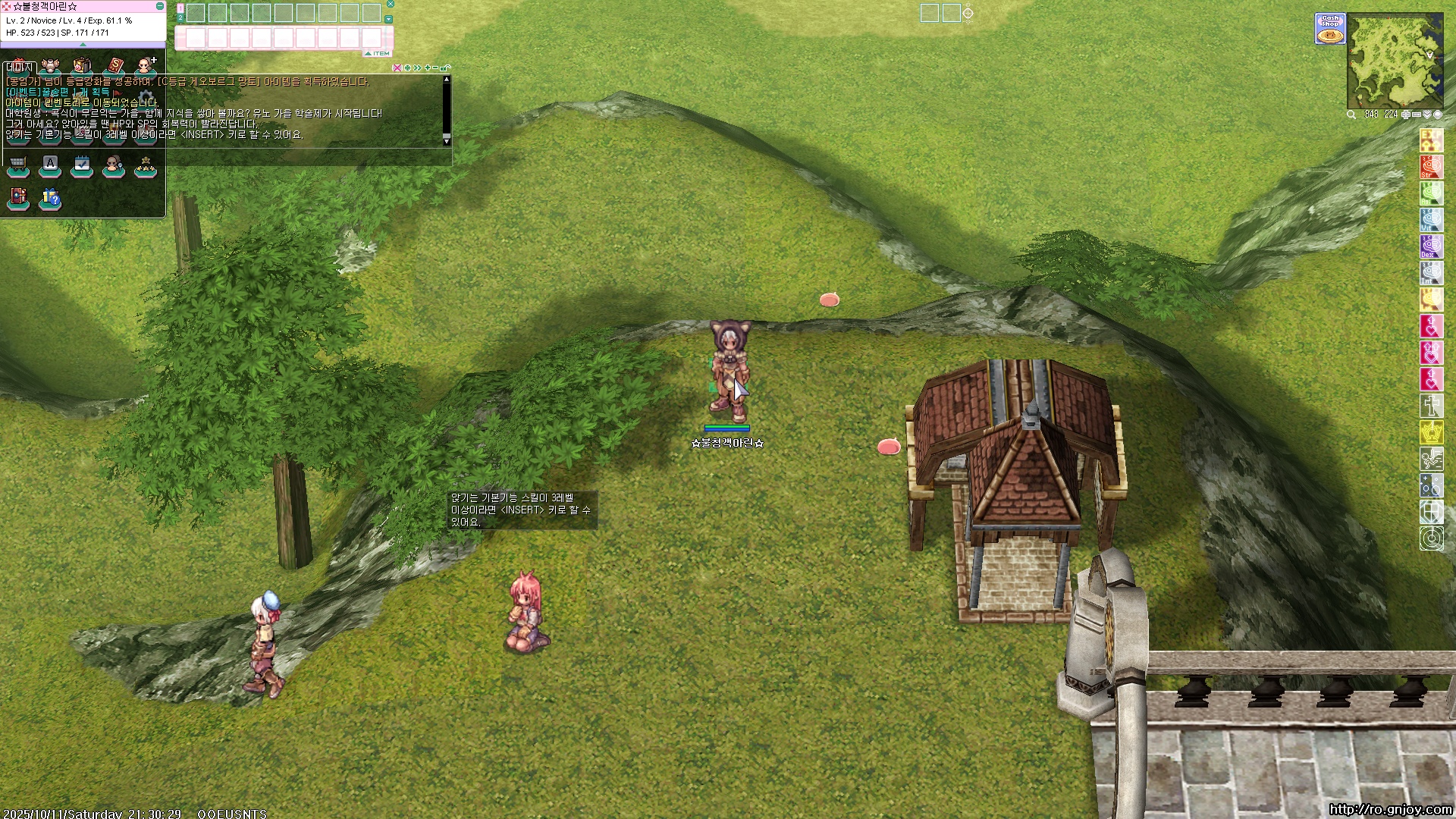This screenshot has height=819, width=1456.
Task: Open the letter A keyboard menu icon
Action: point(50,165)
